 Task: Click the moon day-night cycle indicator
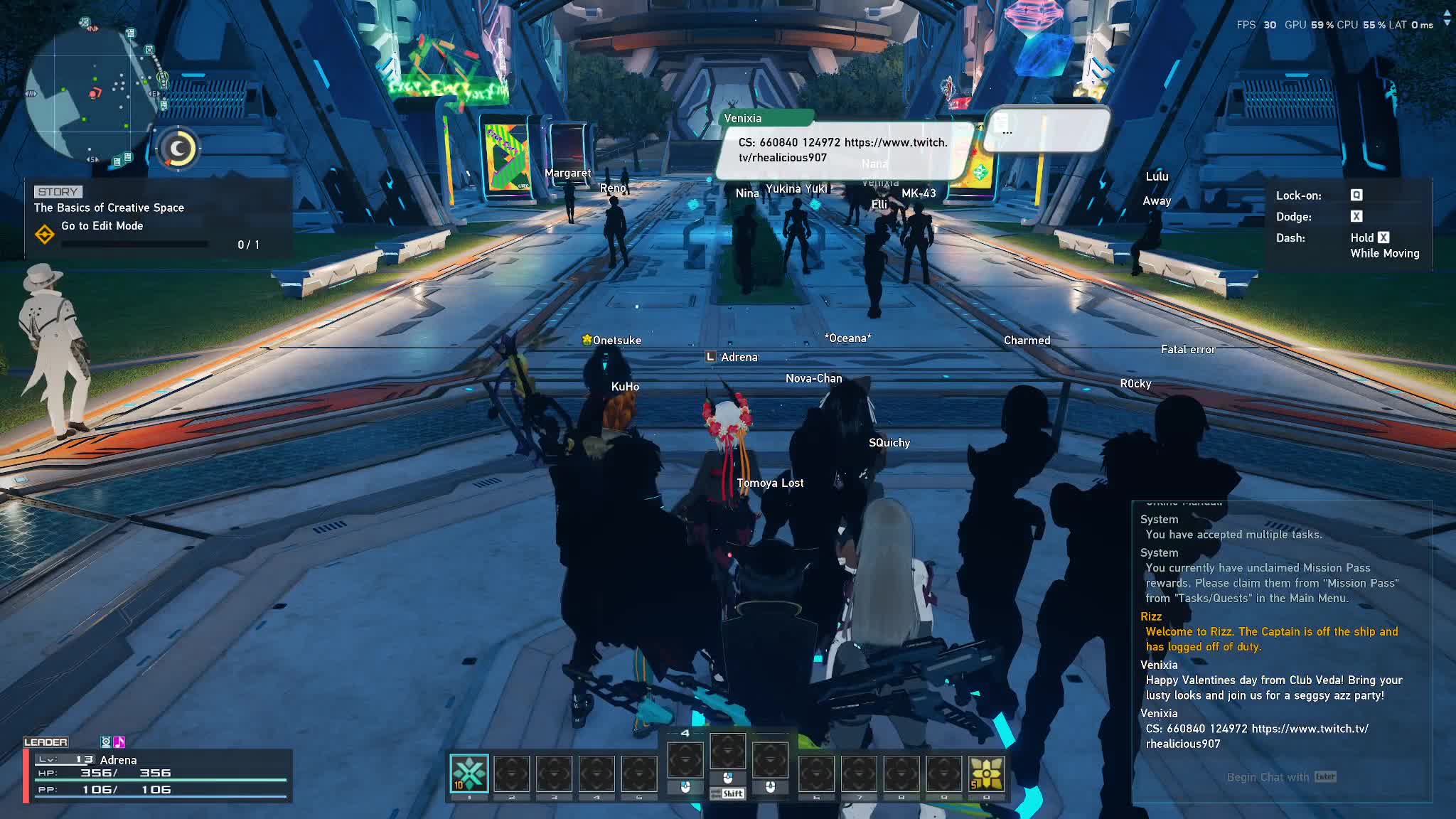[178, 149]
